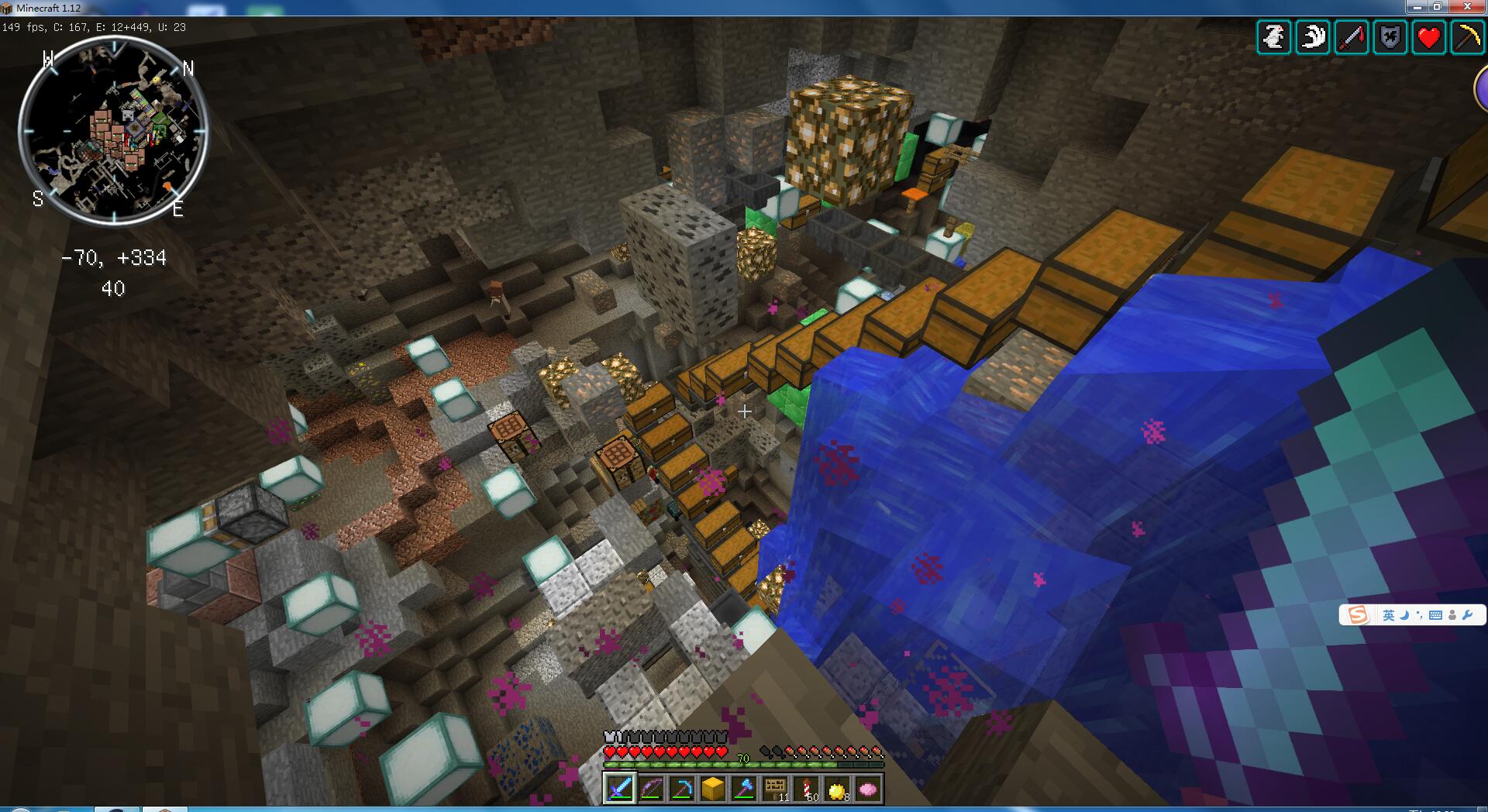Select the pink item in last hotbar slot
The height and width of the screenshot is (812, 1488).
pyautogui.click(x=868, y=788)
